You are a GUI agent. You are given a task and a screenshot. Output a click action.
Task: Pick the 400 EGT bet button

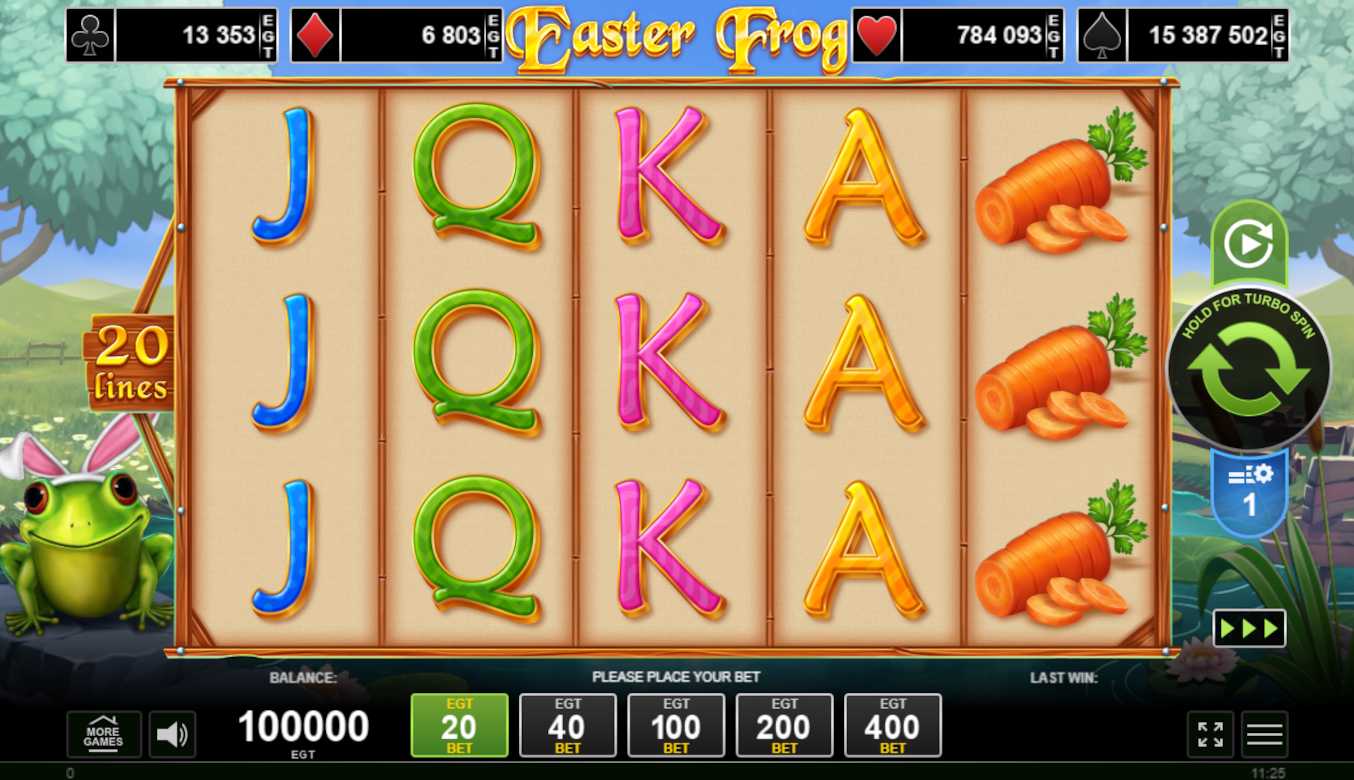click(x=892, y=726)
